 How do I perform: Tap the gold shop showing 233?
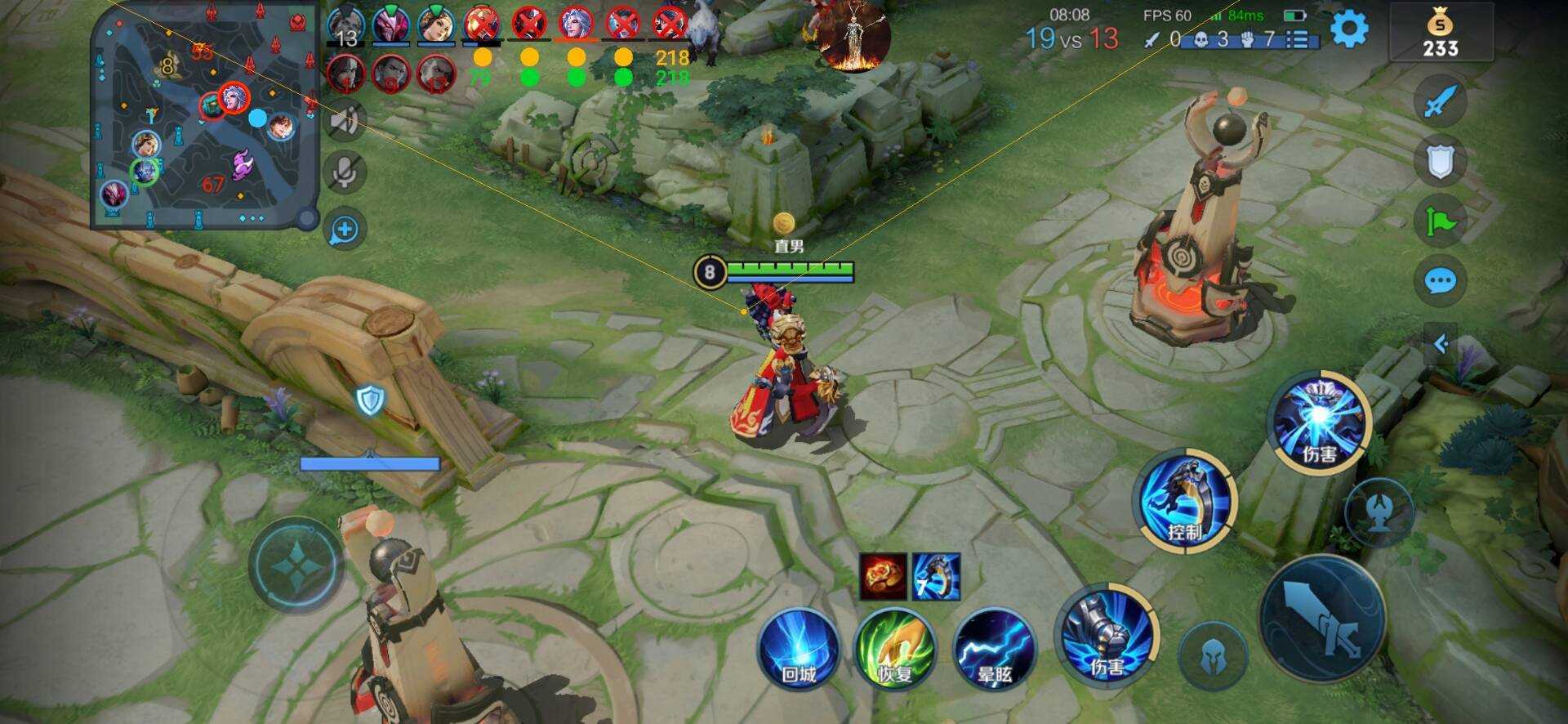[x=1441, y=34]
